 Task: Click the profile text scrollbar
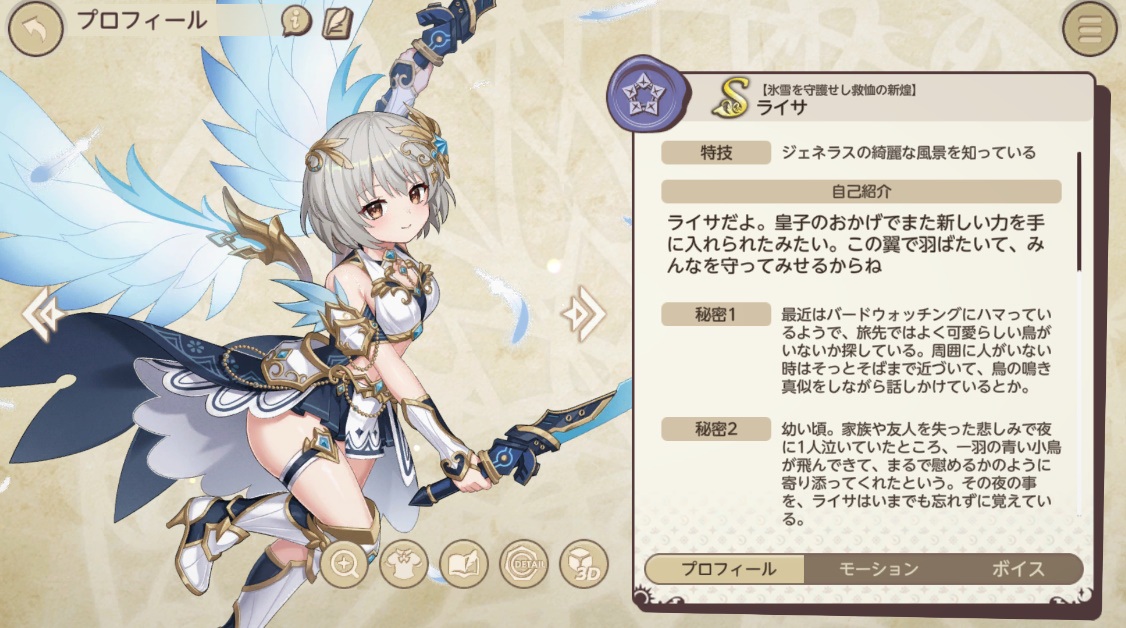pyautogui.click(x=1078, y=211)
